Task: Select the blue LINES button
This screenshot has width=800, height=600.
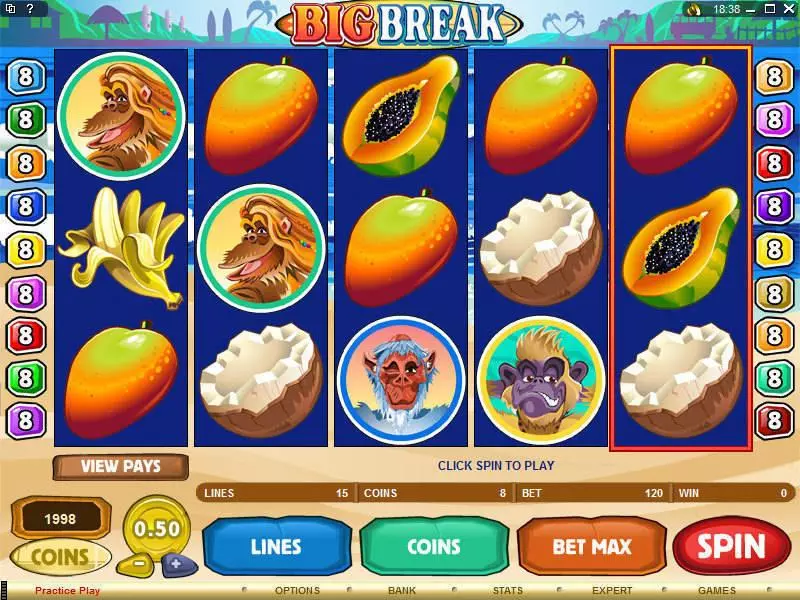Action: point(275,547)
